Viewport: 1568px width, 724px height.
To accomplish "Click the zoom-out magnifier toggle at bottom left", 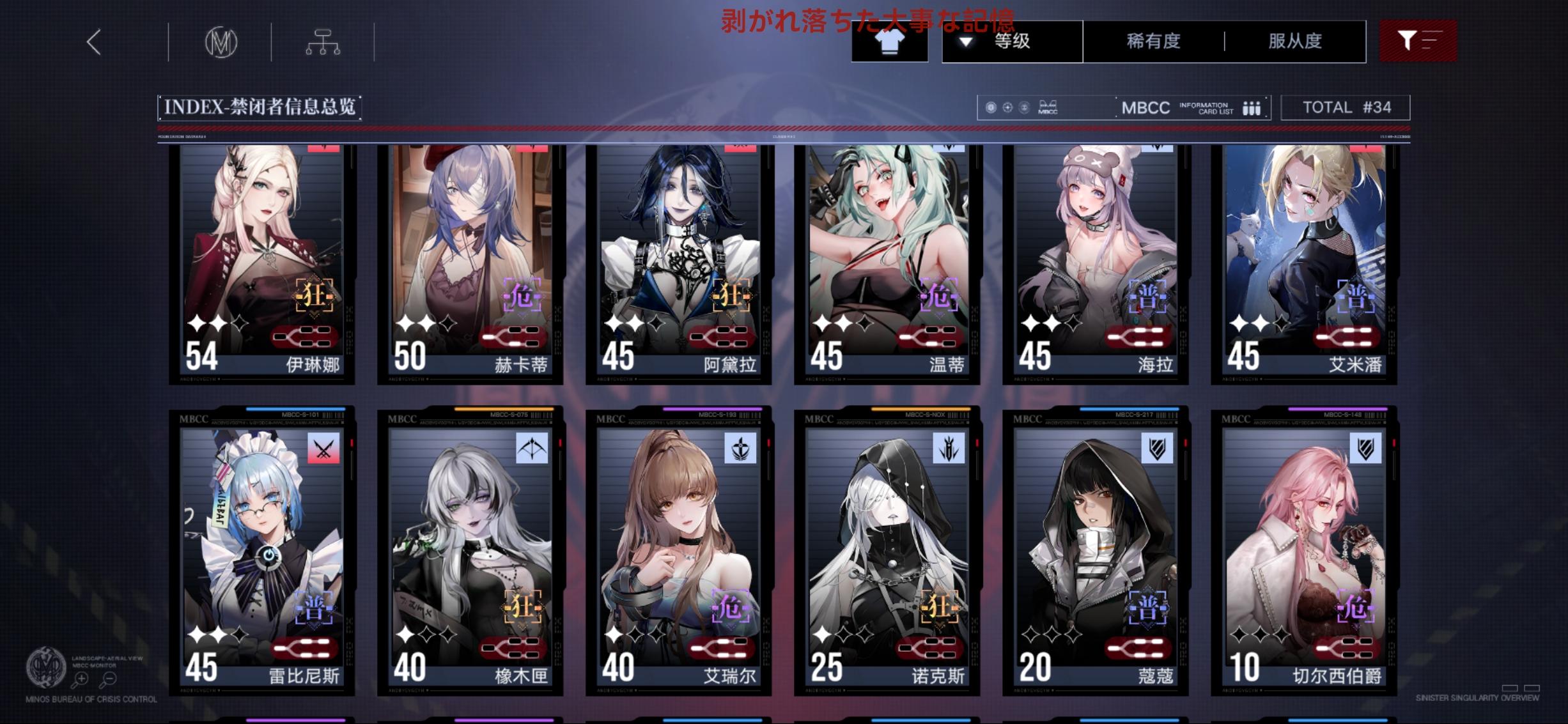I will pos(108,679).
